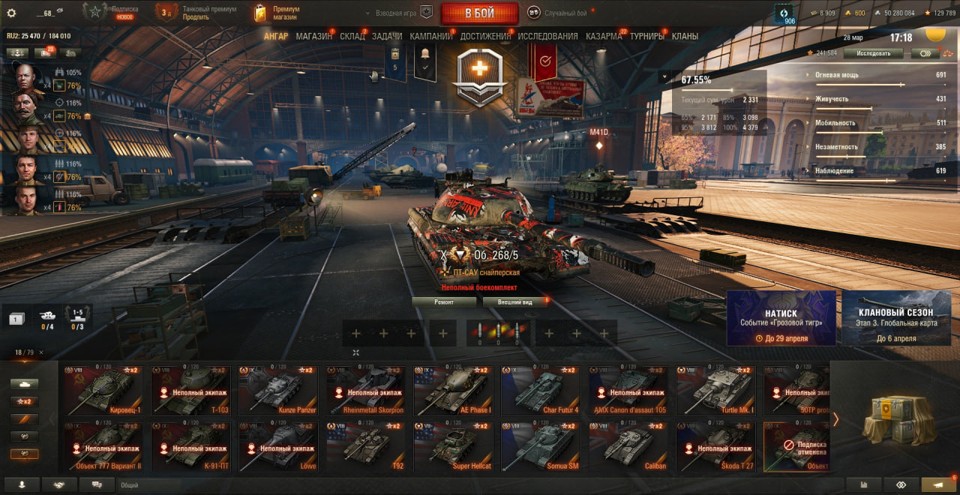960x495 pixels.
Task: Select the Char Futur 4 tank
Action: 538,389
